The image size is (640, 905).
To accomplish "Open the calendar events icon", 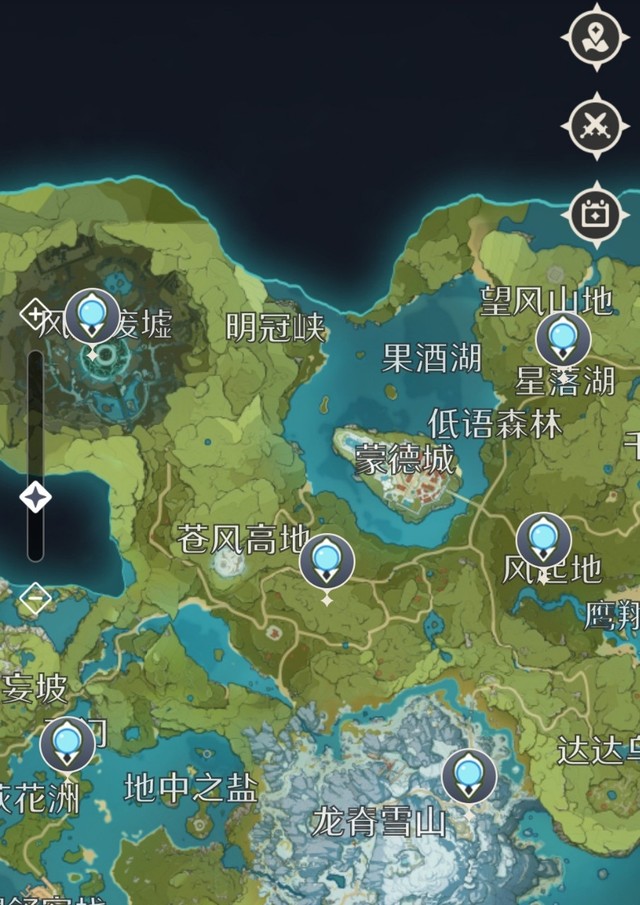I will pyautogui.click(x=596, y=214).
